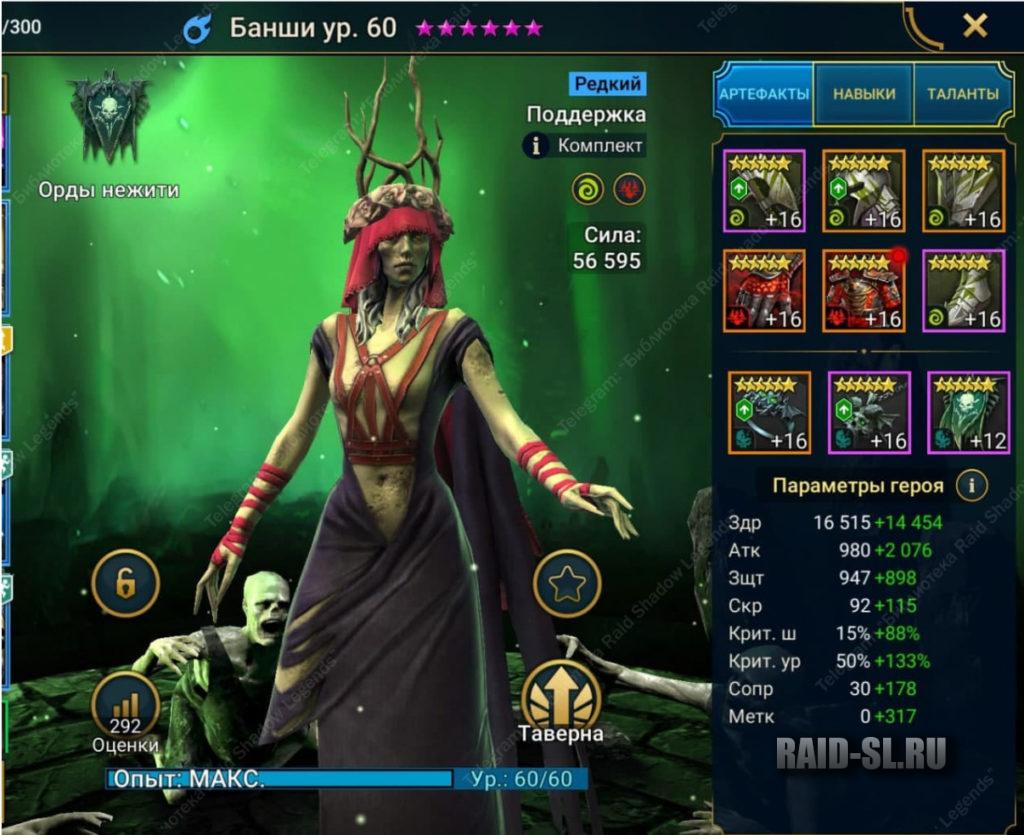Close the champion screen with the X
Viewport: 1024px width, 835px height.
974,27
